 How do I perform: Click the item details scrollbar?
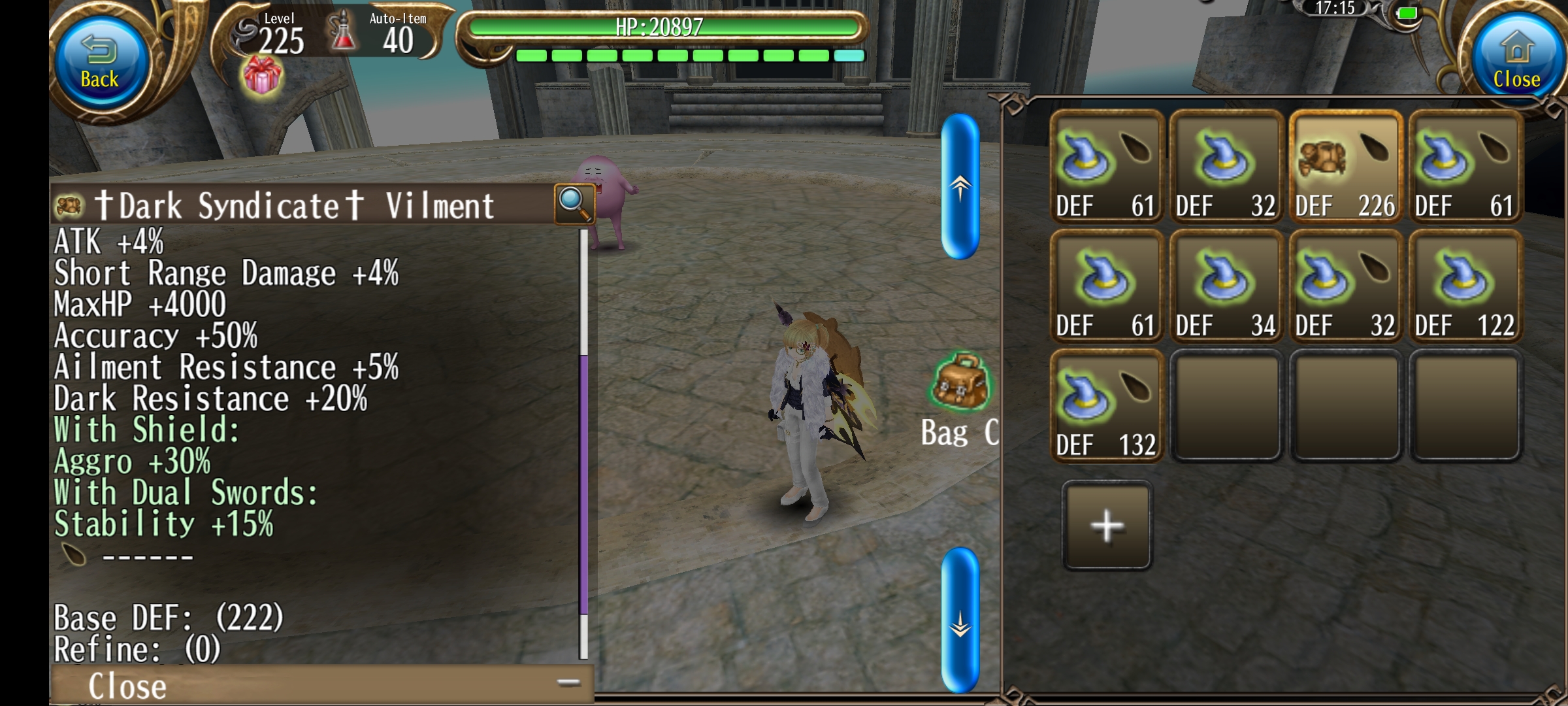tap(583, 484)
